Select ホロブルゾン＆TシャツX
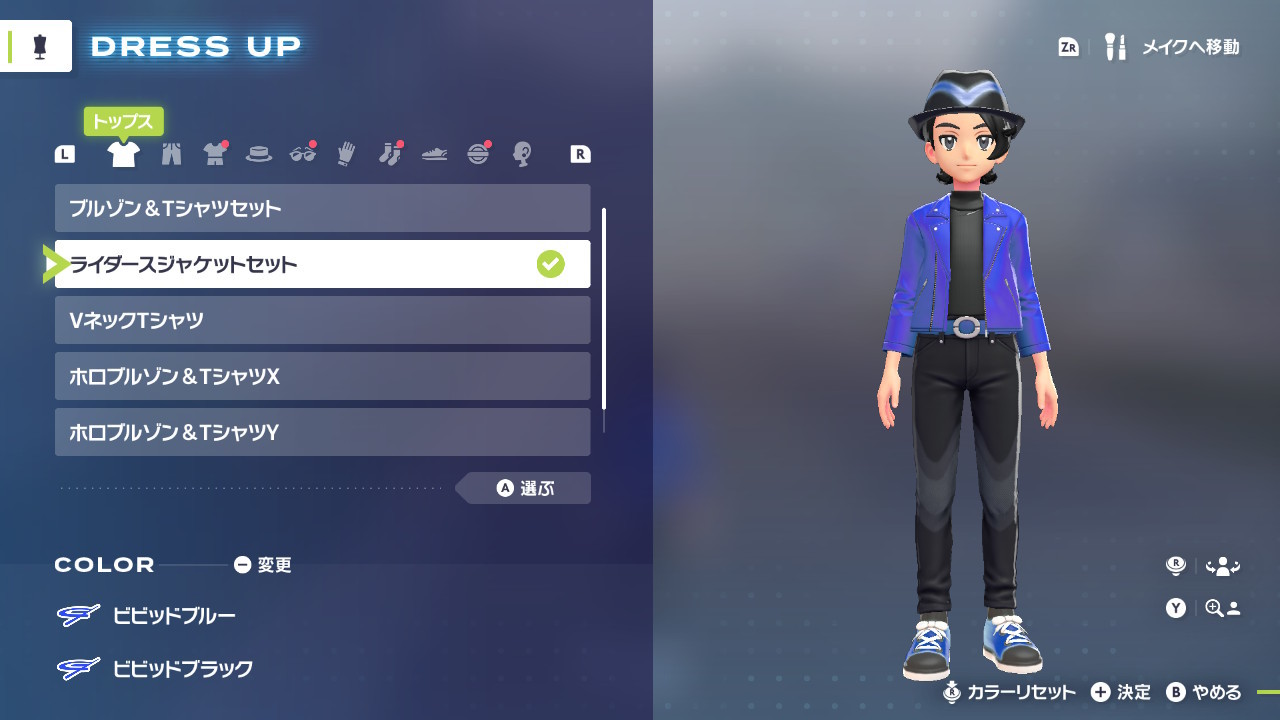Image resolution: width=1280 pixels, height=720 pixels. pyautogui.click(x=322, y=376)
